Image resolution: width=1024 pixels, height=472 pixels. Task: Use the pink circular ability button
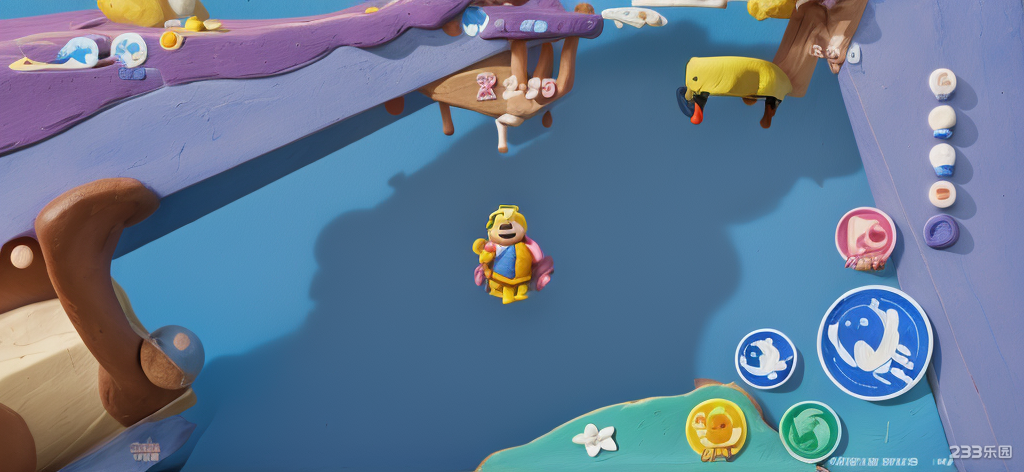coord(865,237)
